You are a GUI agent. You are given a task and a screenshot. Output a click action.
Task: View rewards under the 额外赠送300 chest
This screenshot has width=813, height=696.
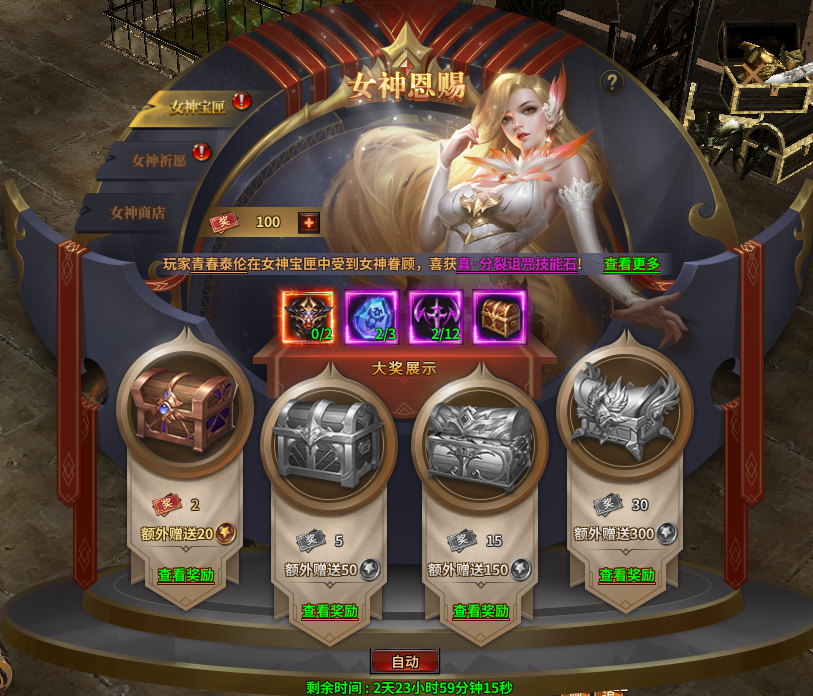(626, 575)
